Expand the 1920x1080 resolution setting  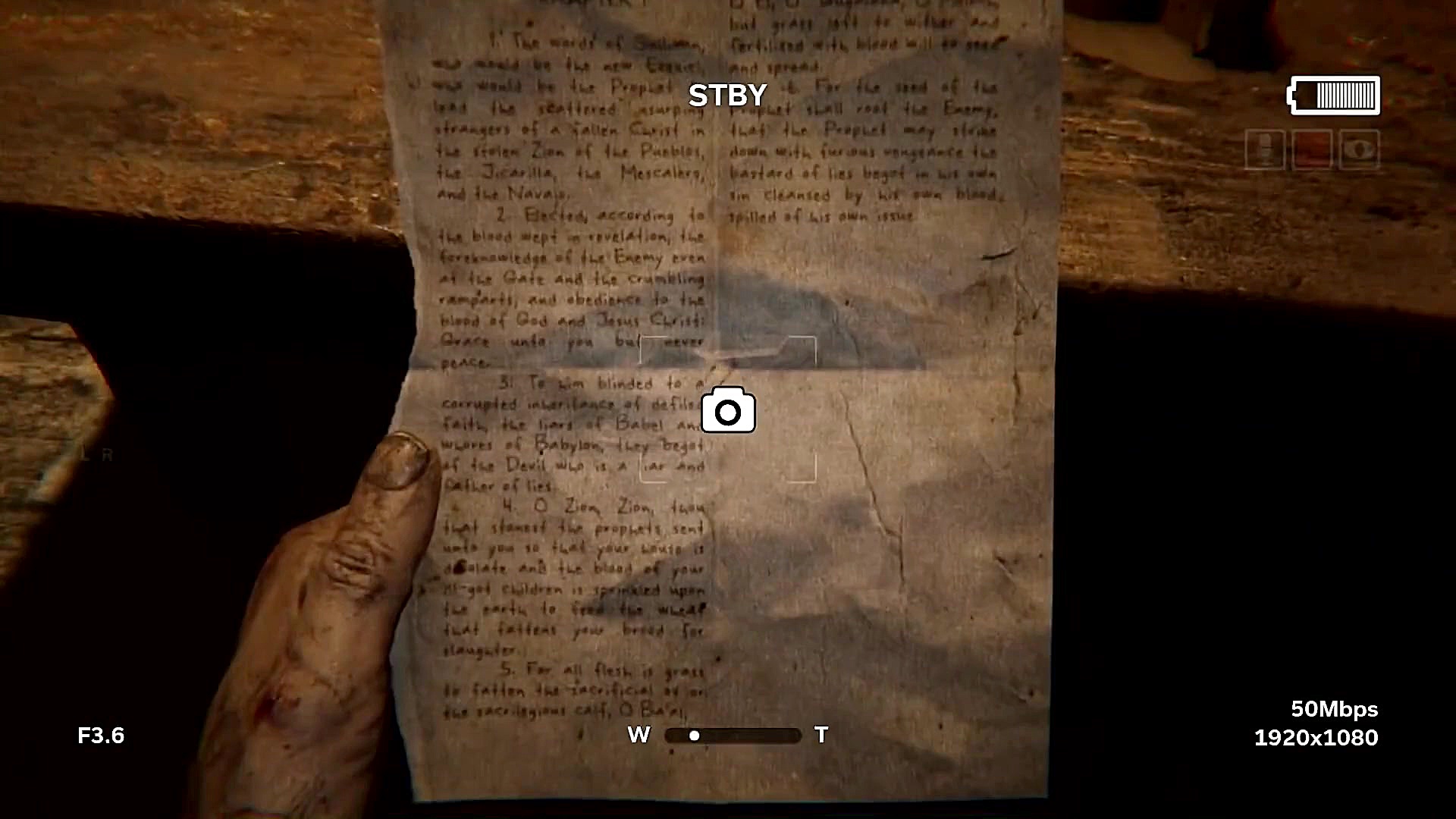click(1316, 737)
